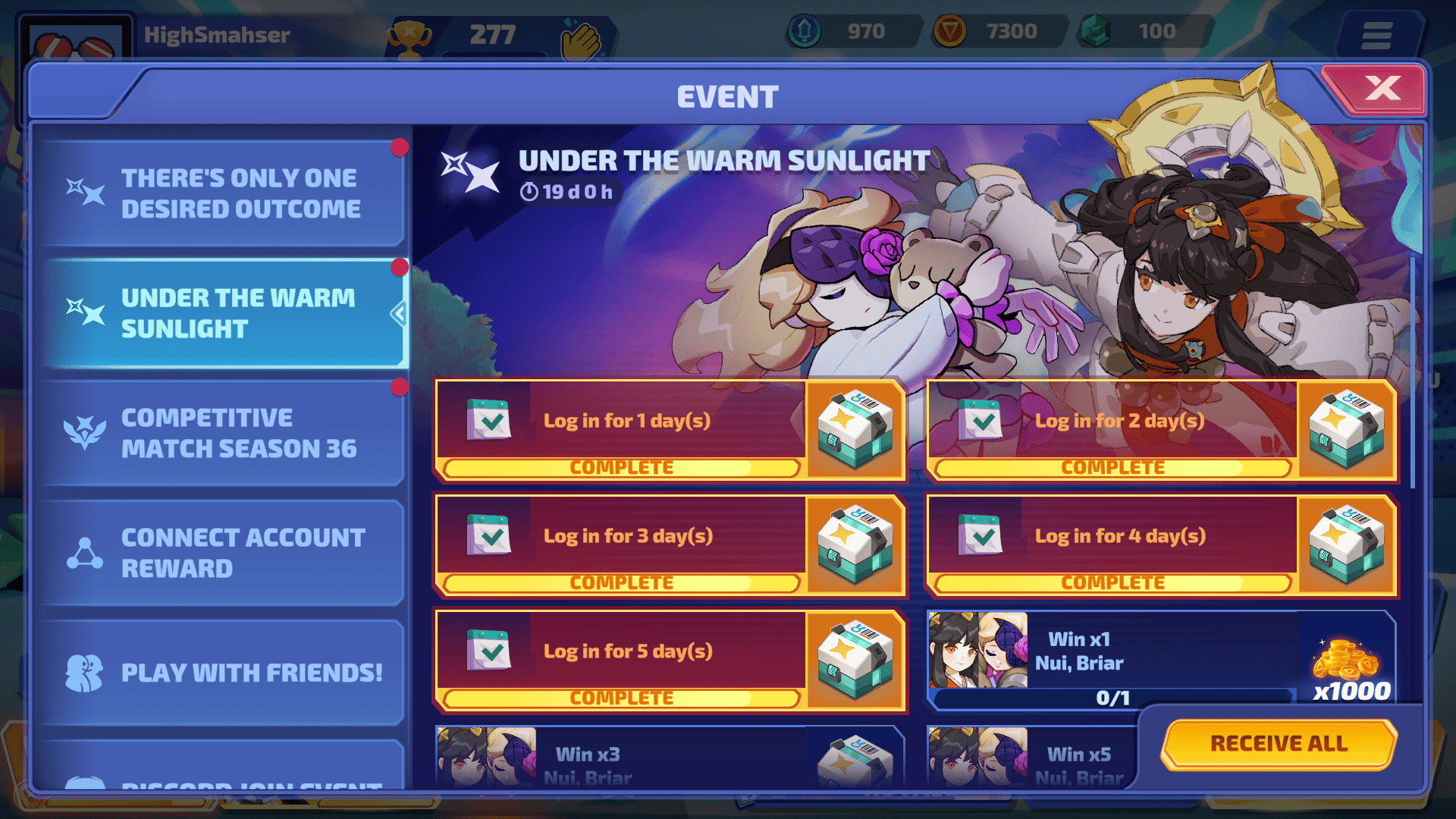Open the hamburger menu
This screenshot has width=1456, height=819.
click(x=1376, y=35)
